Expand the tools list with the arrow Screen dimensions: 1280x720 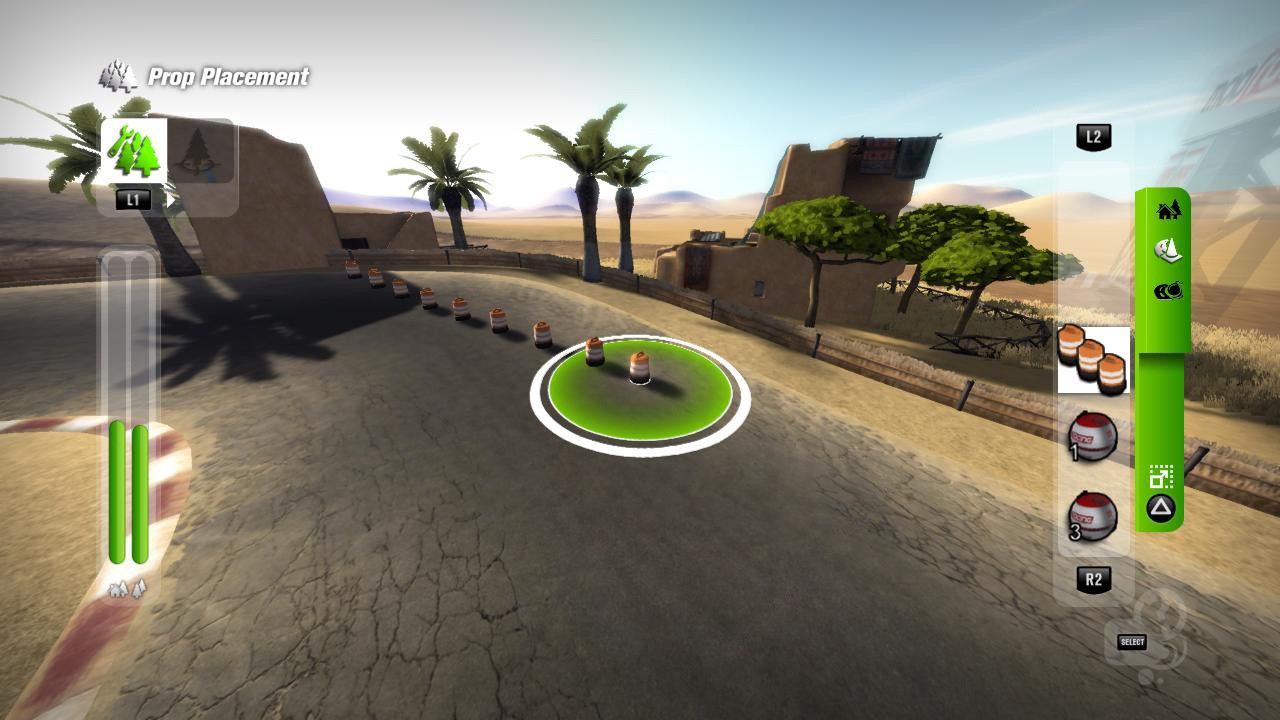pyautogui.click(x=170, y=199)
